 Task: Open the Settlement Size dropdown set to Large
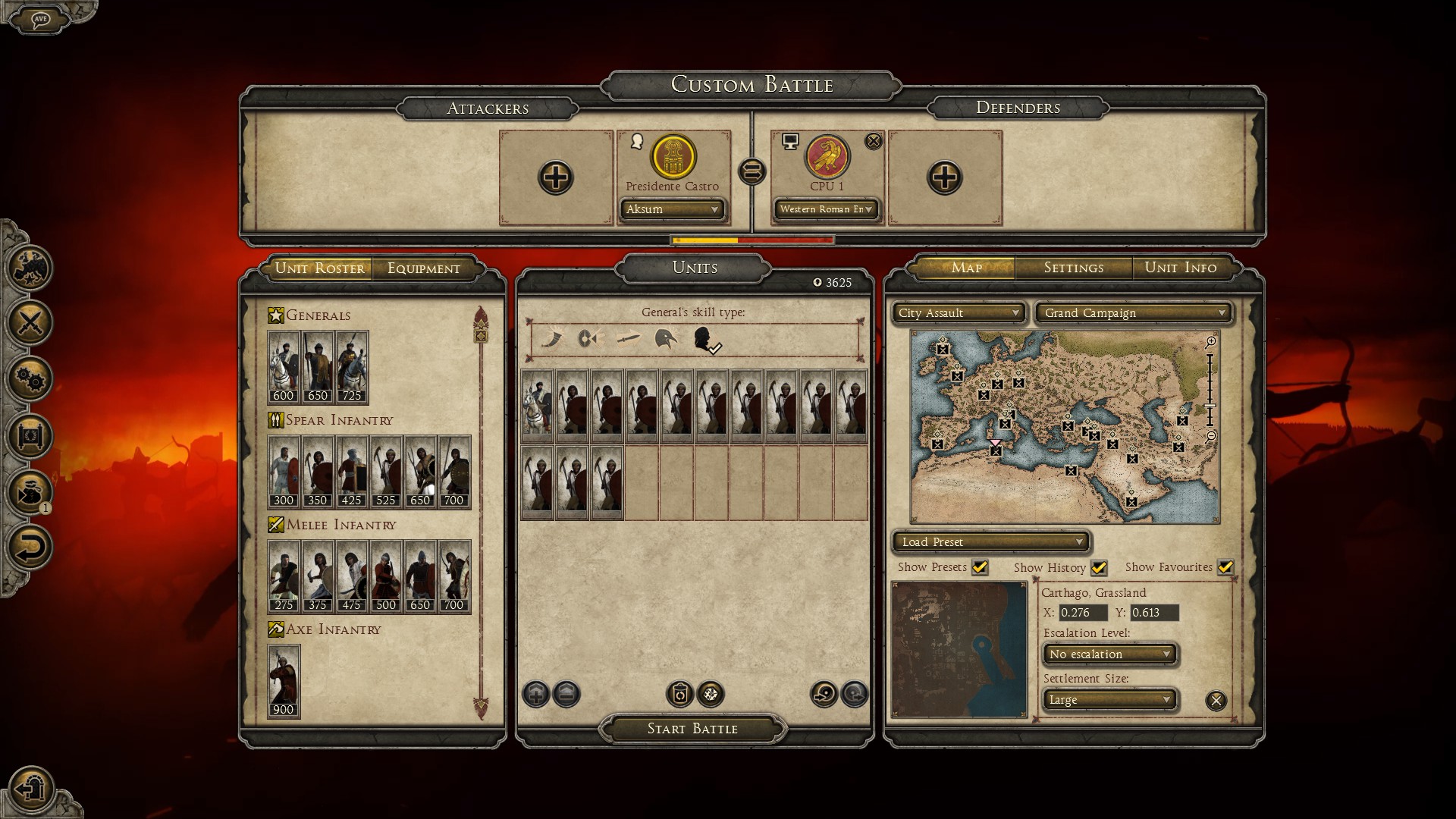(1110, 700)
